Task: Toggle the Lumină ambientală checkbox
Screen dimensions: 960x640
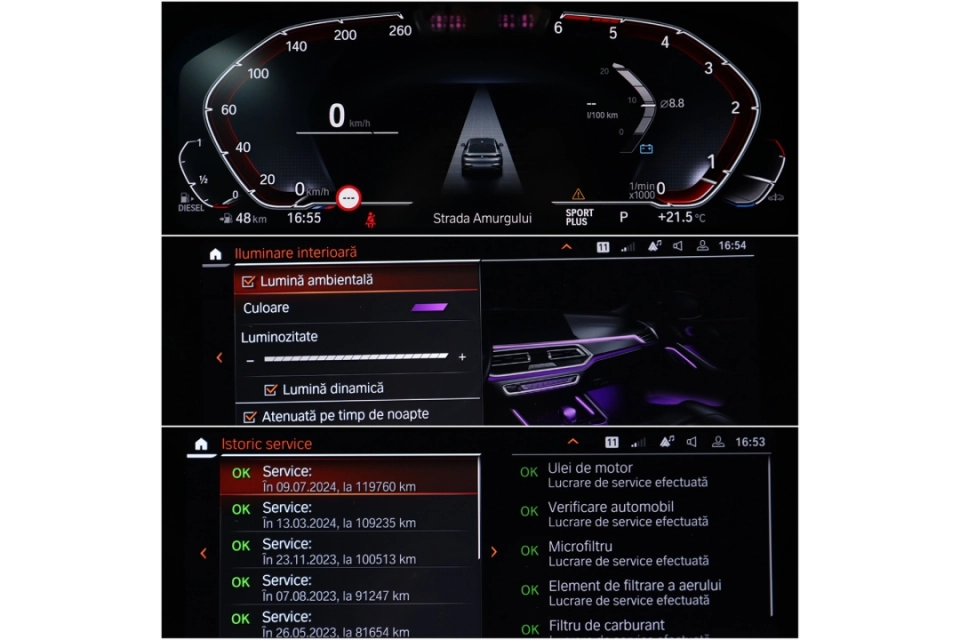Action: [248, 281]
